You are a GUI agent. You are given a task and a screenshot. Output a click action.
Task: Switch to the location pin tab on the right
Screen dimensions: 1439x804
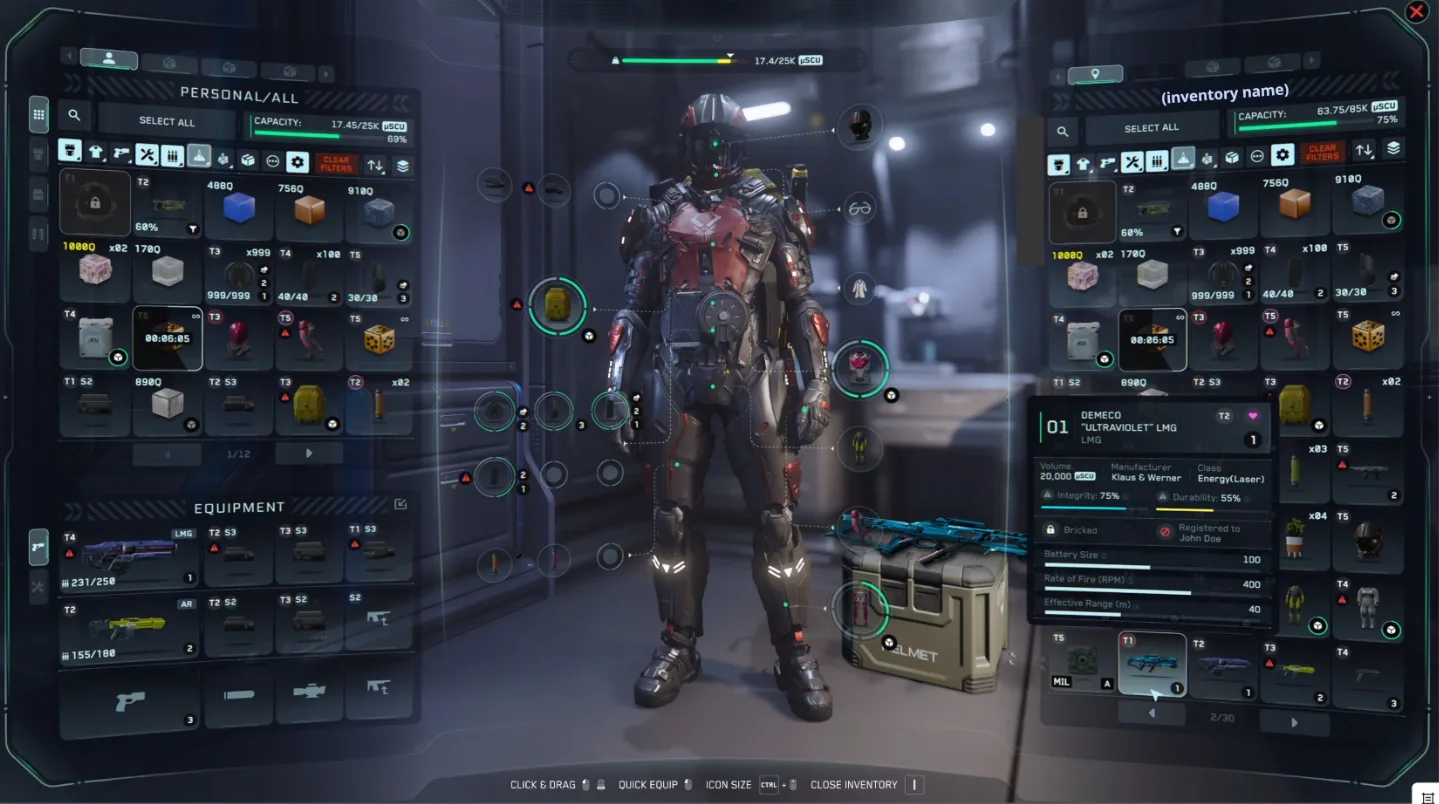coord(1096,74)
